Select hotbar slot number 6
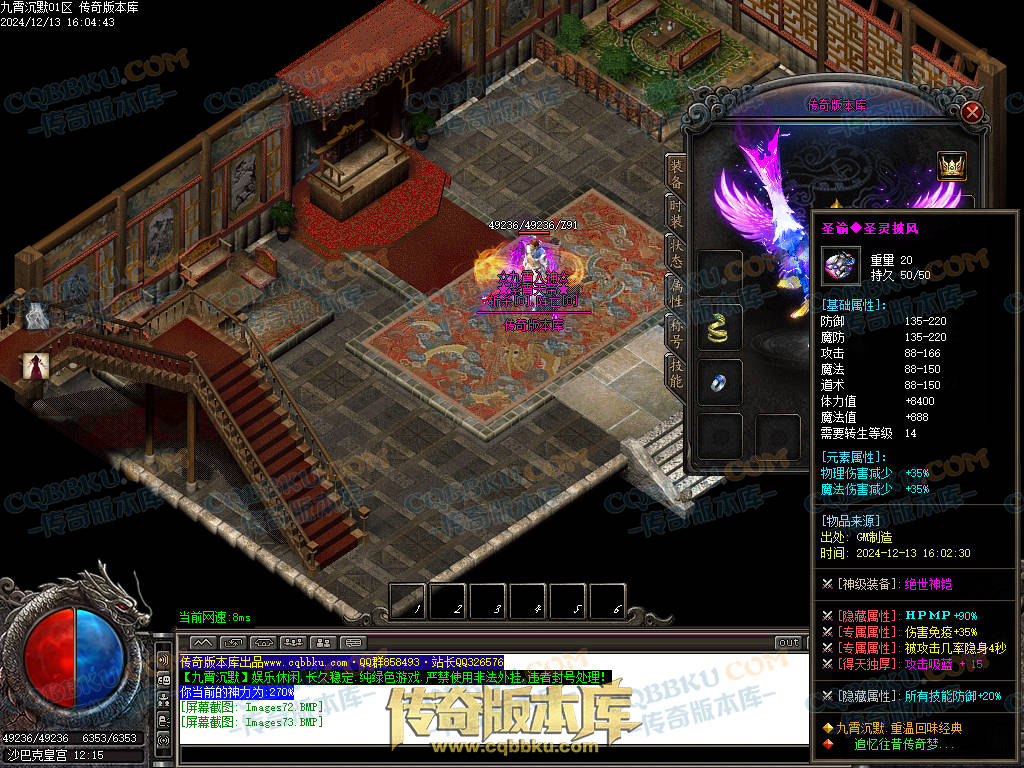This screenshot has height=768, width=1024. click(x=607, y=601)
